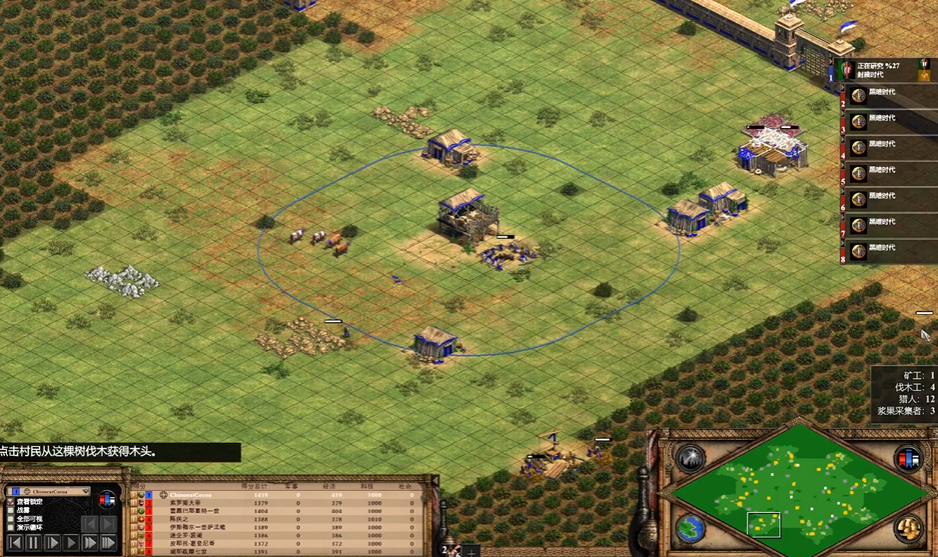938x557 pixels.
Task: Click the red-and-blue flags icon beside player dropdown
Action: (107, 497)
